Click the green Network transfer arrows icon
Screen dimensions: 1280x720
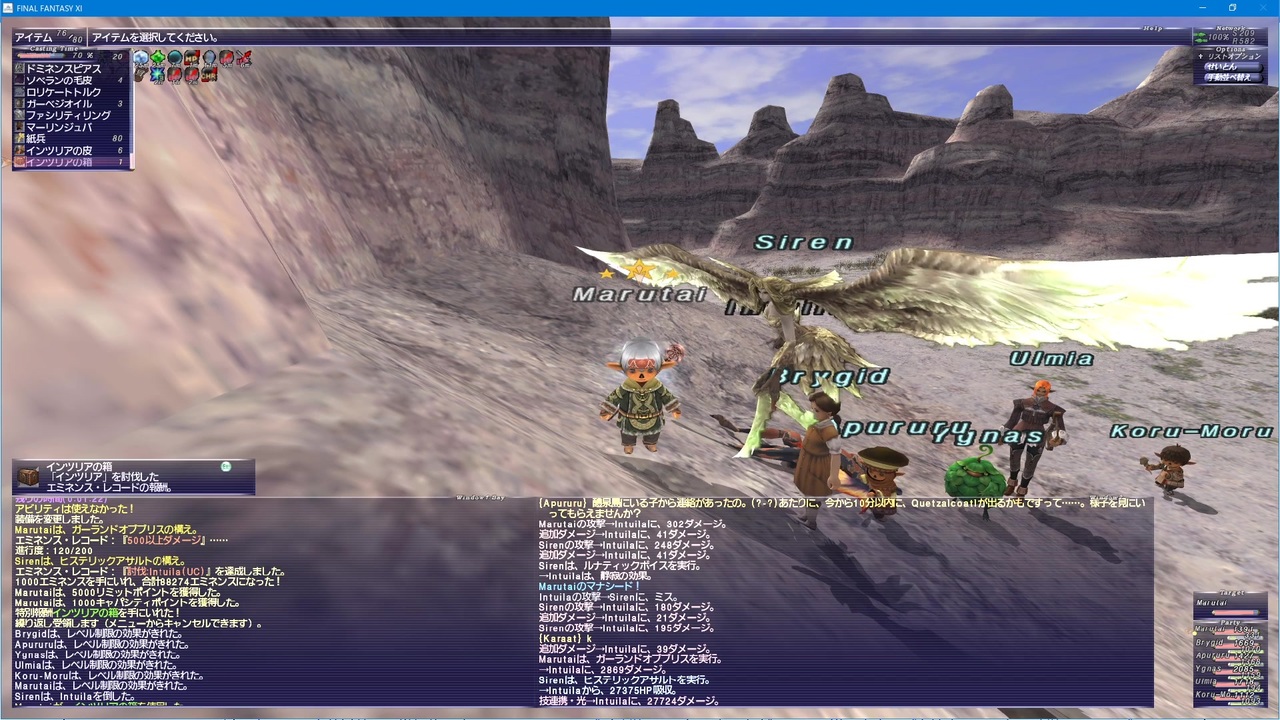click(1198, 36)
